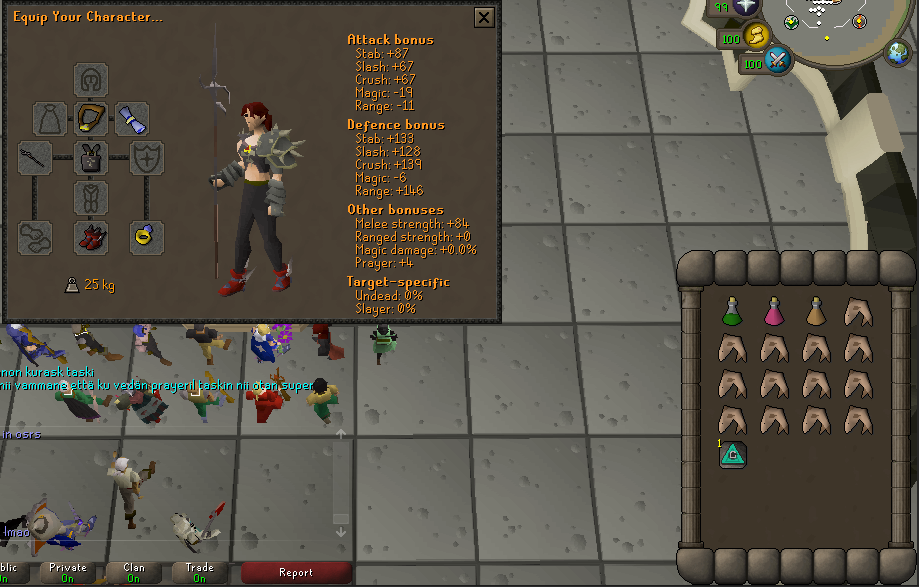Click the equipped body armour slot
The image size is (919, 587).
point(92,158)
